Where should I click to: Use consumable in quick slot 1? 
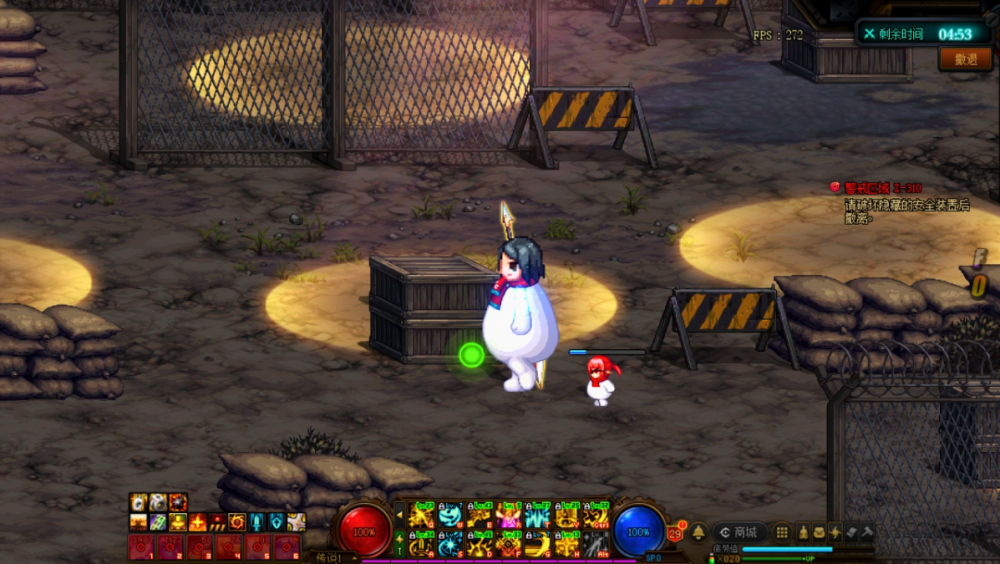coord(141,546)
